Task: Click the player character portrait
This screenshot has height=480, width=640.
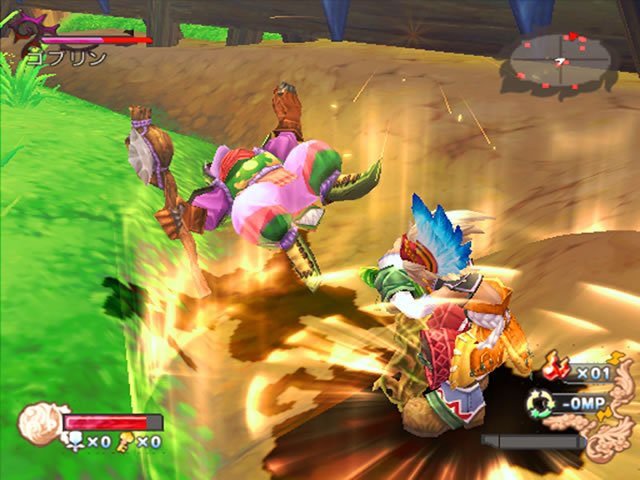Action: pos(40,422)
